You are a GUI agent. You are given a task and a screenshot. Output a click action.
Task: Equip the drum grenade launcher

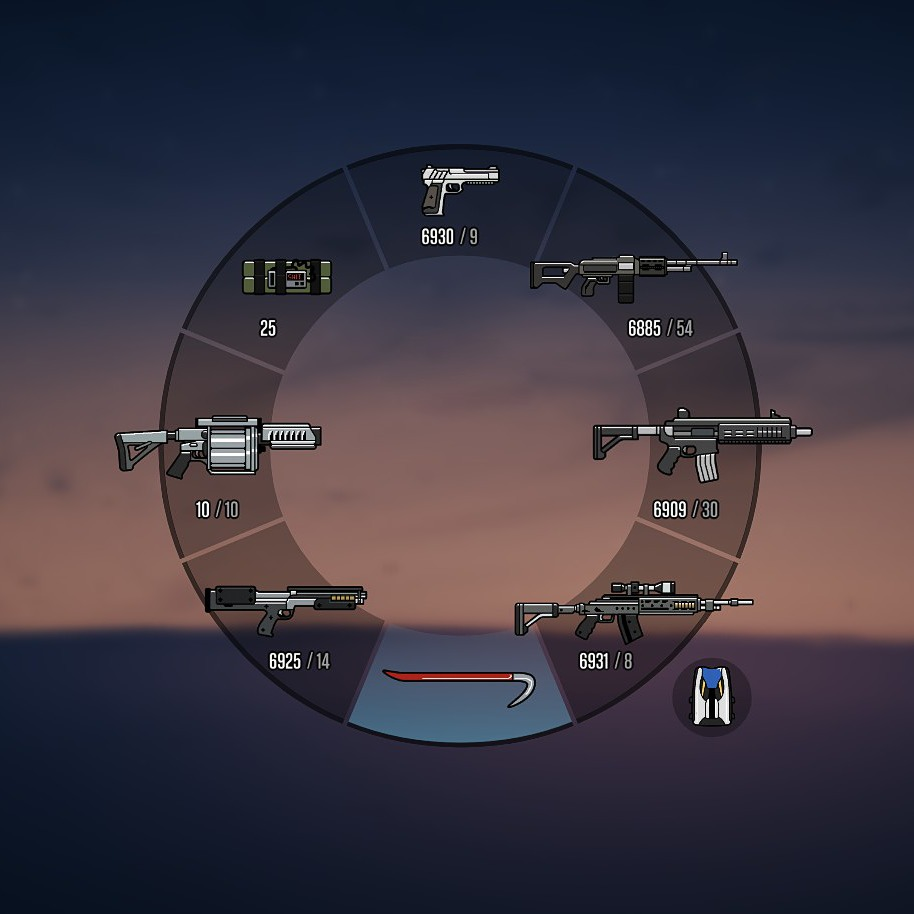pyautogui.click(x=218, y=444)
